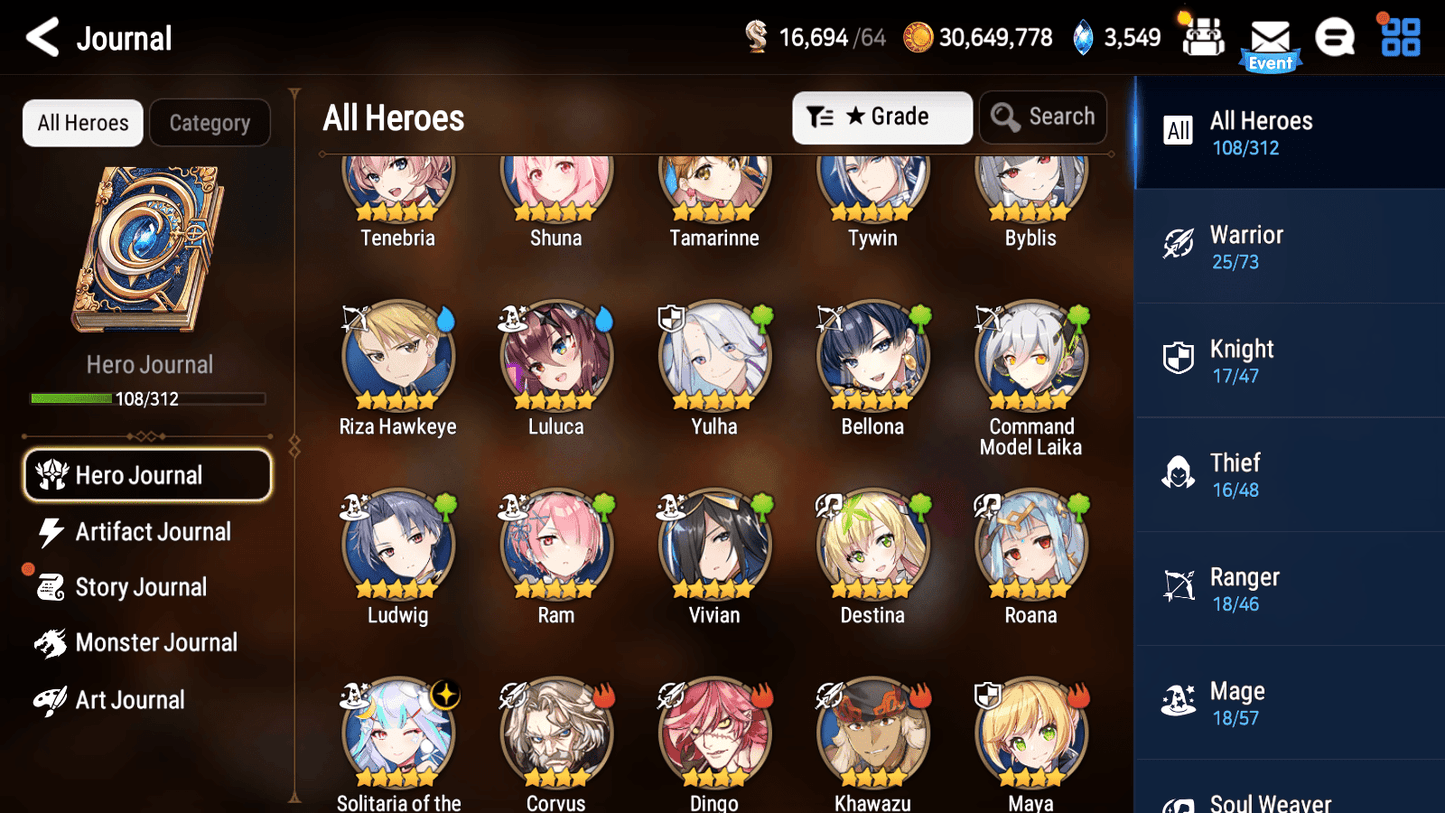Open the Grade filter dropdown
The width and height of the screenshot is (1445, 813).
882,117
